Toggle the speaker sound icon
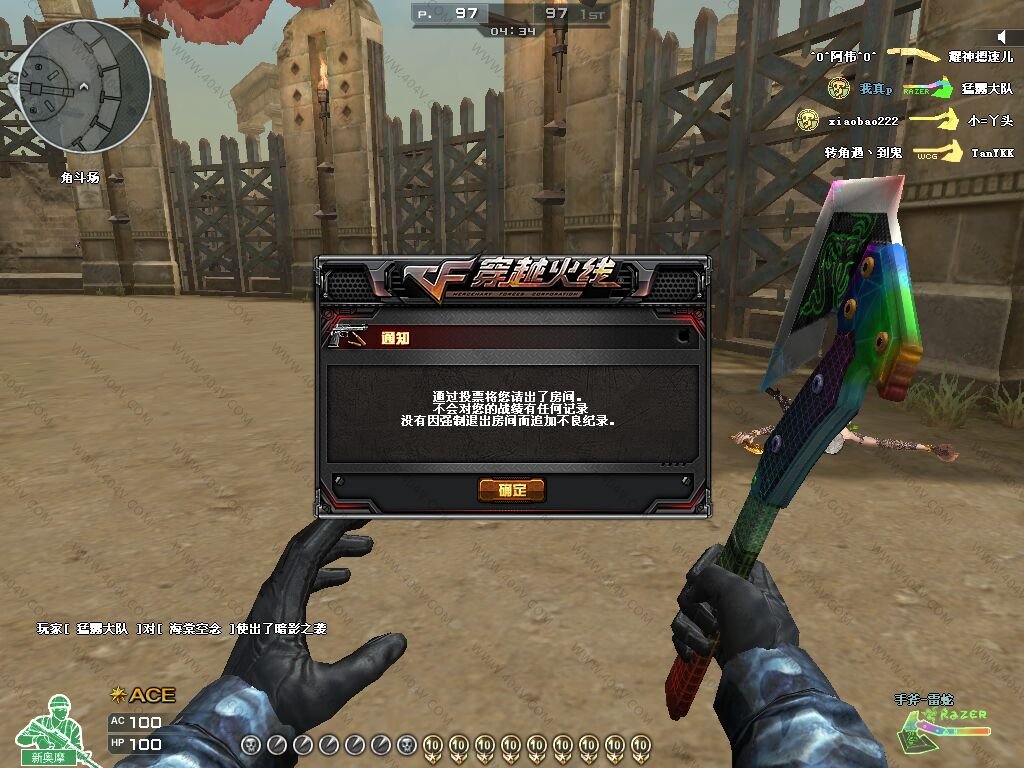1024x768 pixels. click(1003, 38)
